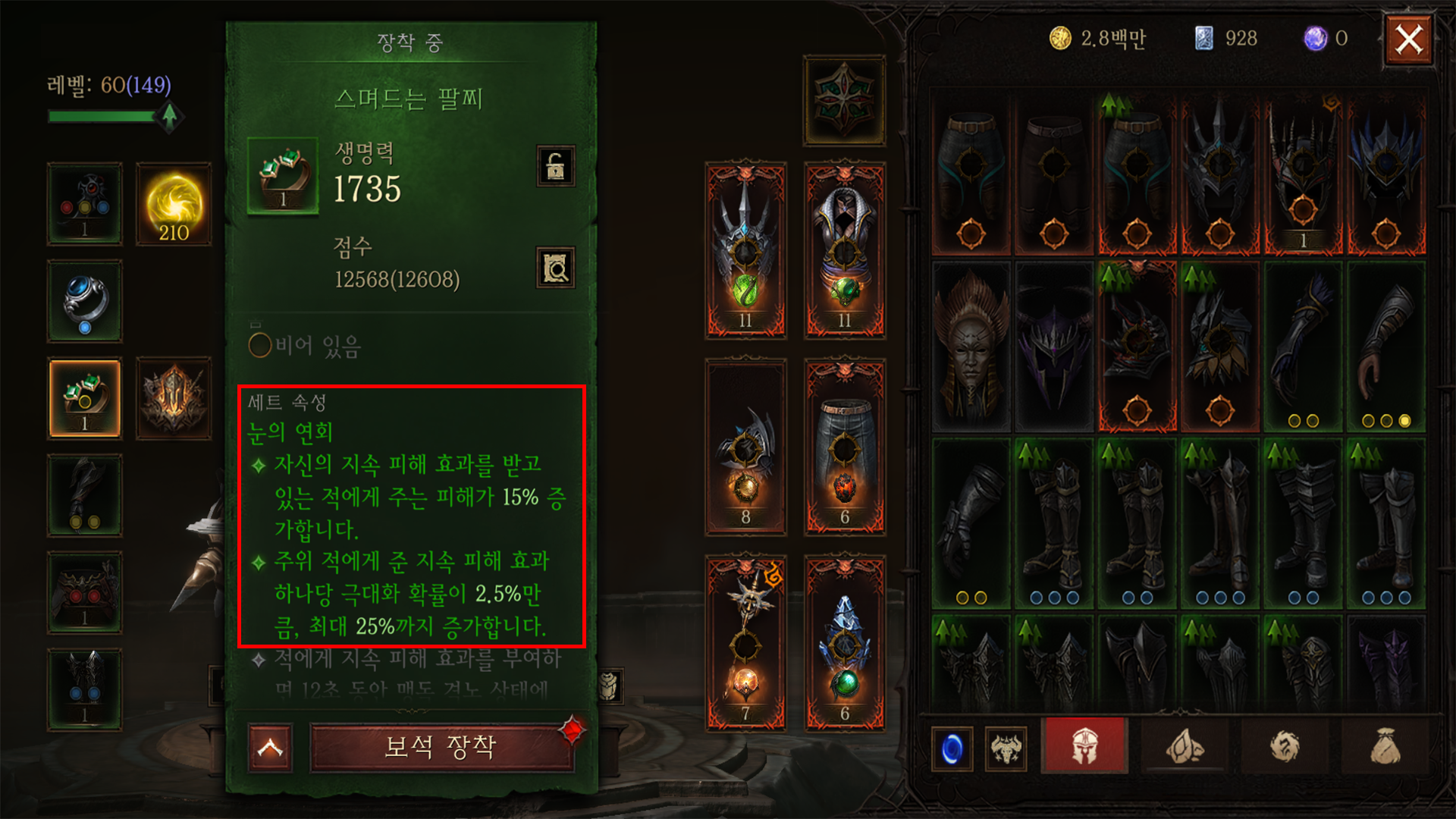This screenshot has height=819, width=1456.
Task: Open the golden orb slot numbered 210
Action: point(174,205)
